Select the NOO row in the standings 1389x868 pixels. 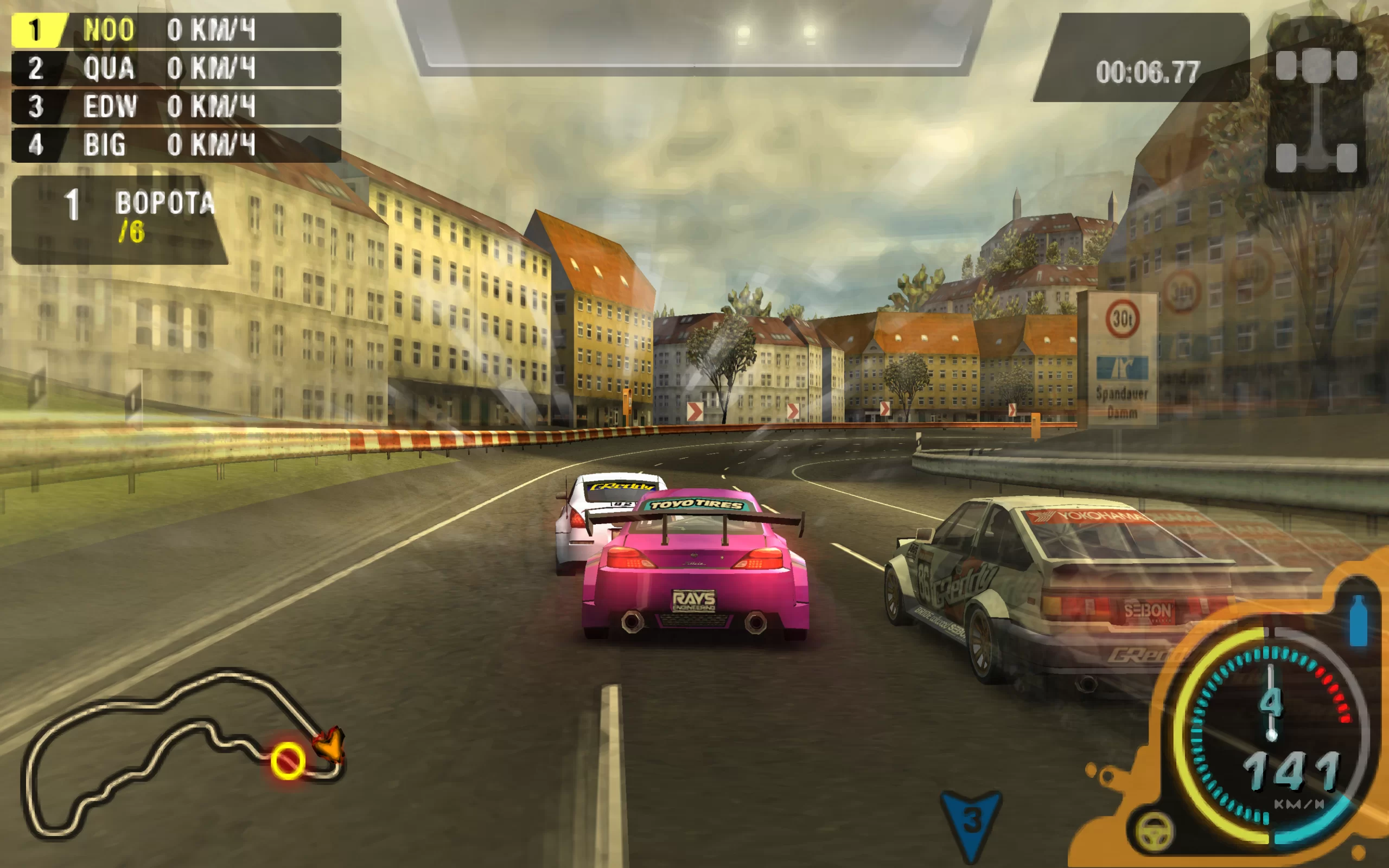[176, 30]
